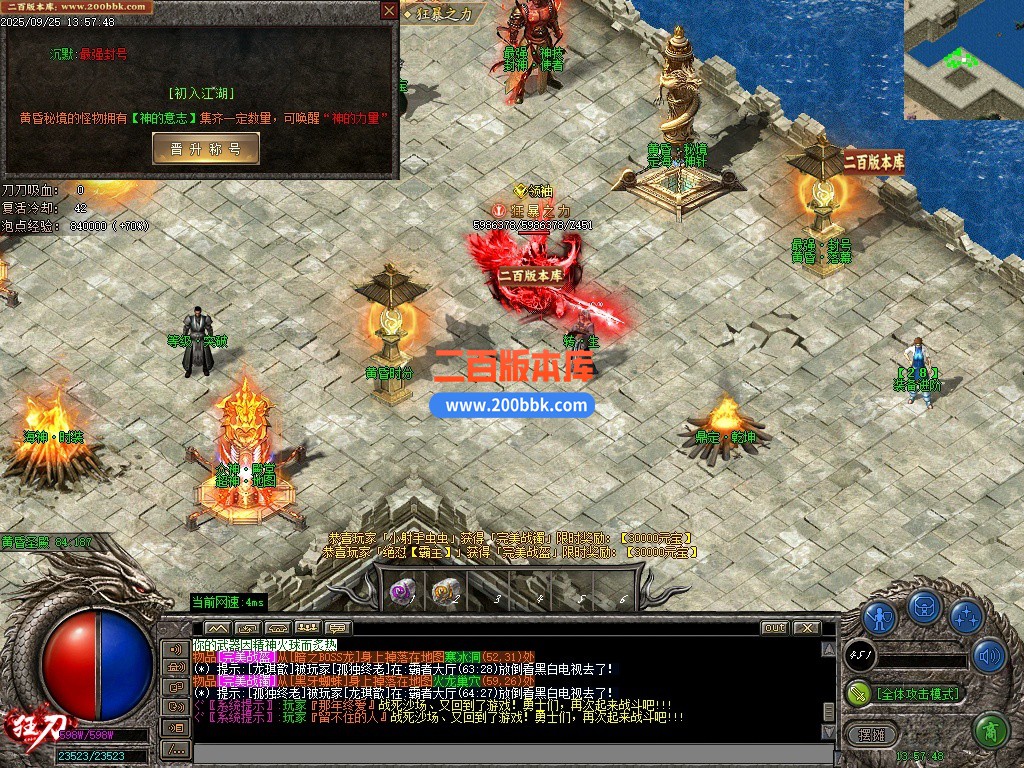Toggle the top speaker chat filter button
The image size is (1024, 768).
pos(176,648)
